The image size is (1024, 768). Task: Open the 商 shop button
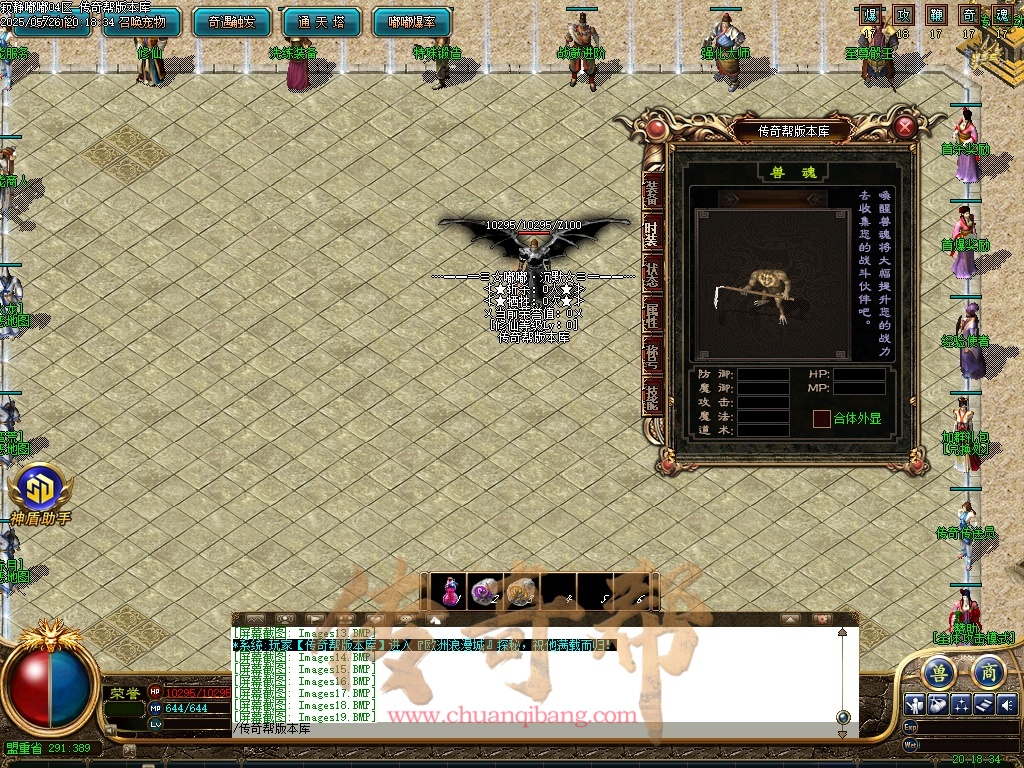coord(987,671)
